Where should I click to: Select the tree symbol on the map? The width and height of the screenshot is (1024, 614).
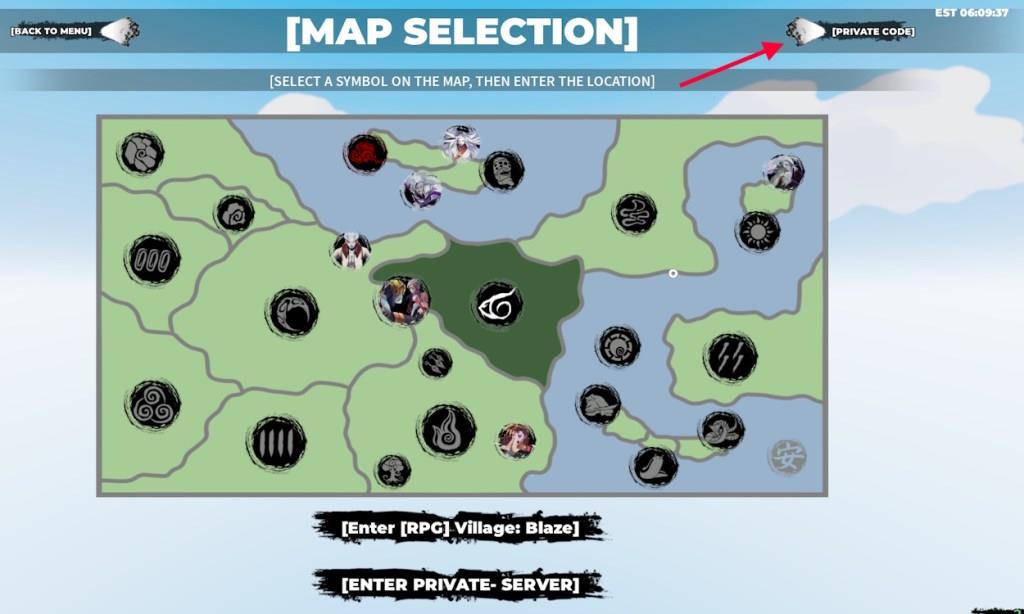[393, 470]
